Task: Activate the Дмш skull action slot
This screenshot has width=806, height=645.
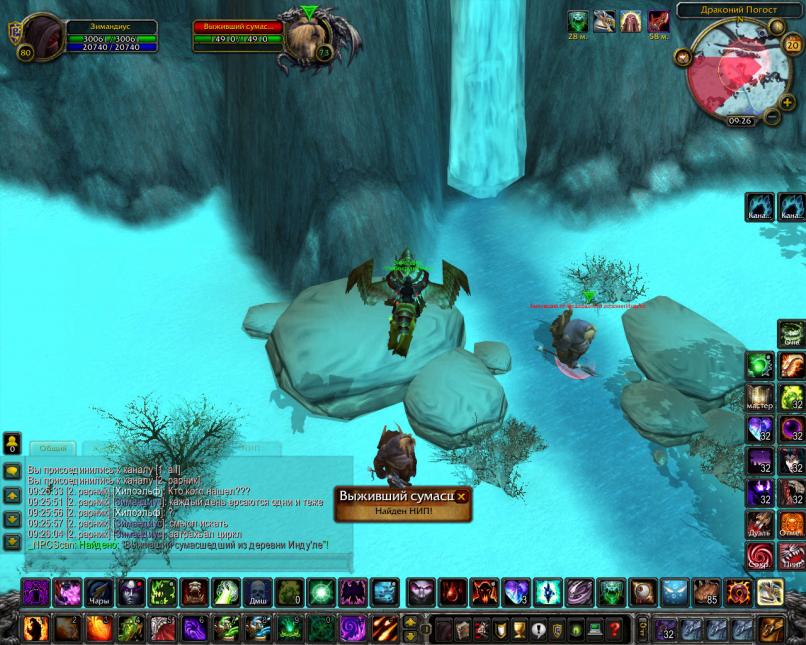Action: pos(257,592)
